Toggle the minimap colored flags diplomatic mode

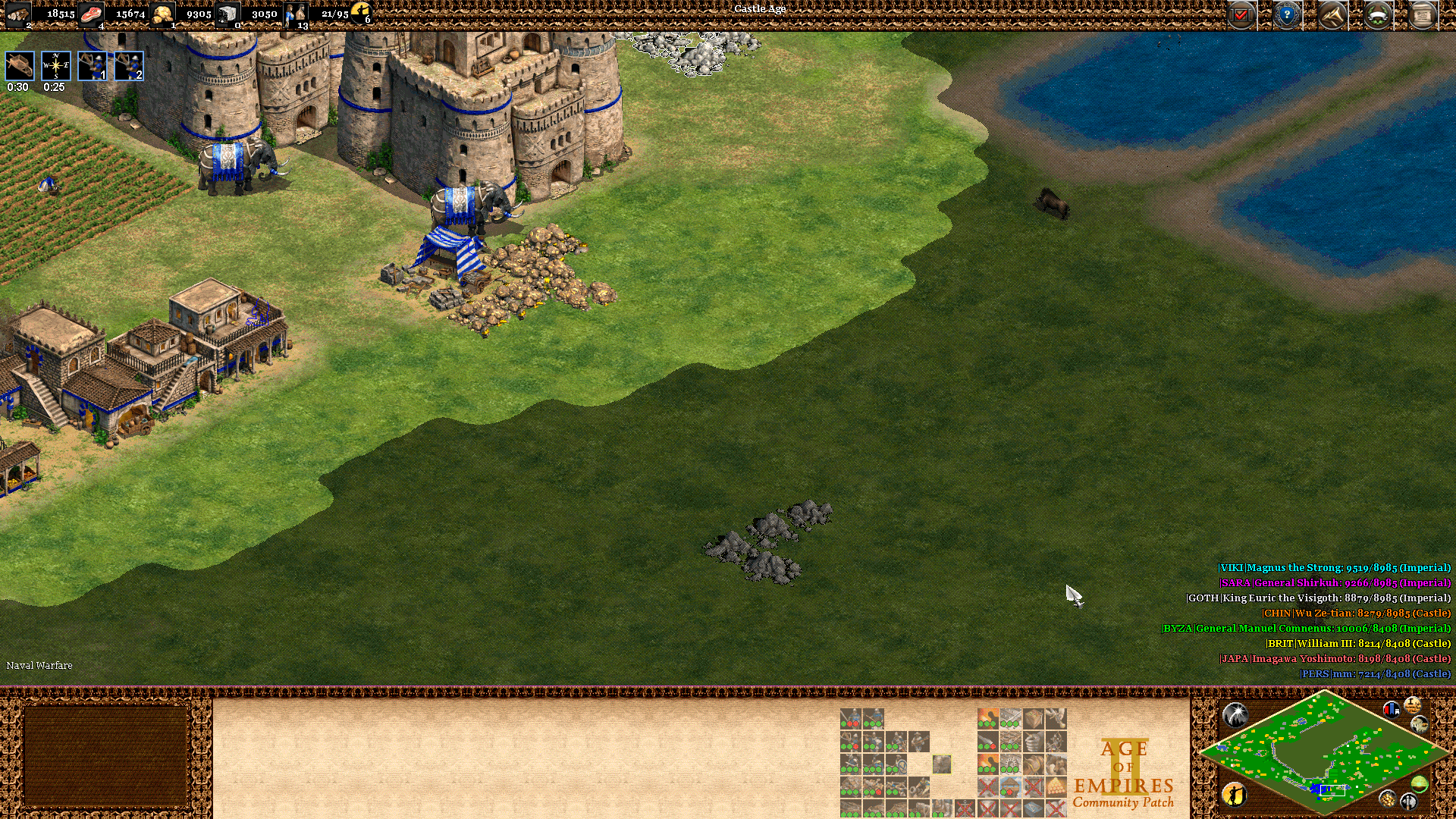(1391, 710)
